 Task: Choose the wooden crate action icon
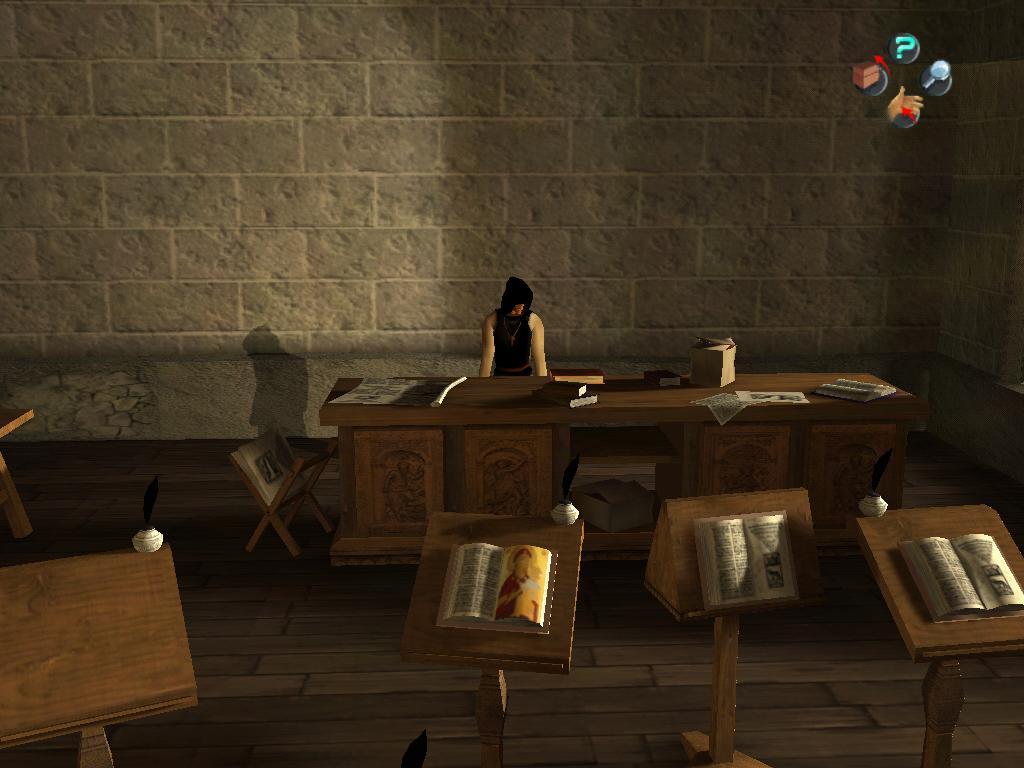(869, 77)
